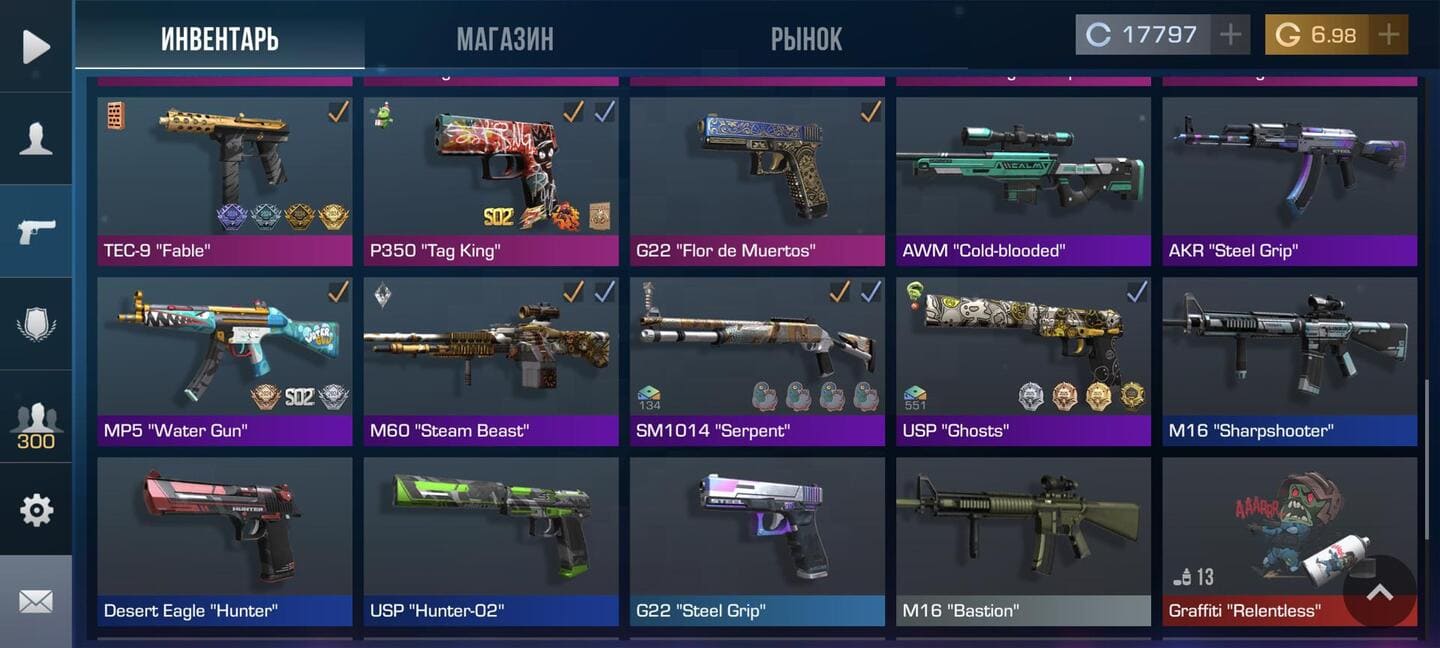Tap the play arrow sidebar button
The image size is (1440, 648).
point(36,46)
